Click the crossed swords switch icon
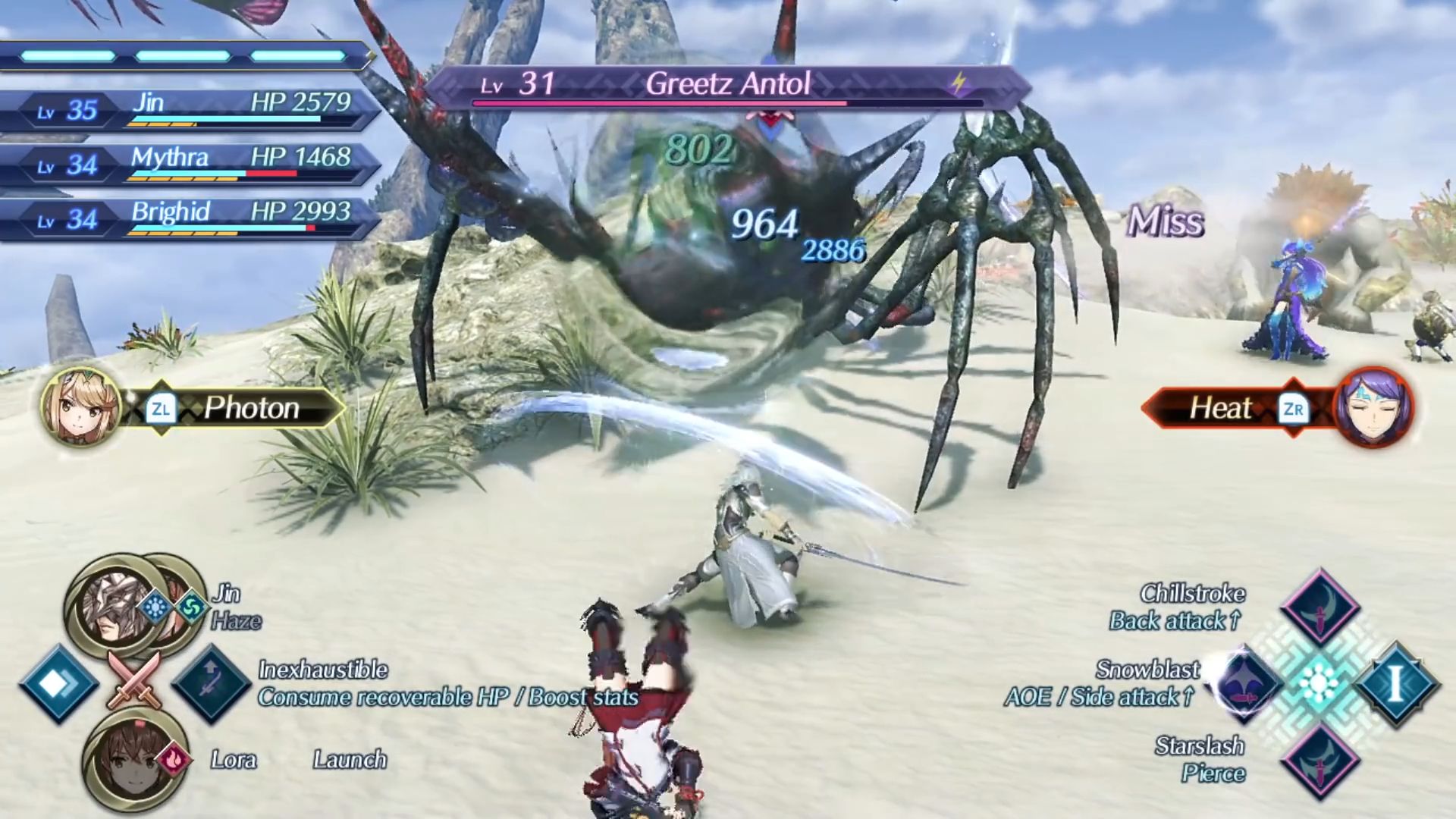The width and height of the screenshot is (1456, 819). 134,680
